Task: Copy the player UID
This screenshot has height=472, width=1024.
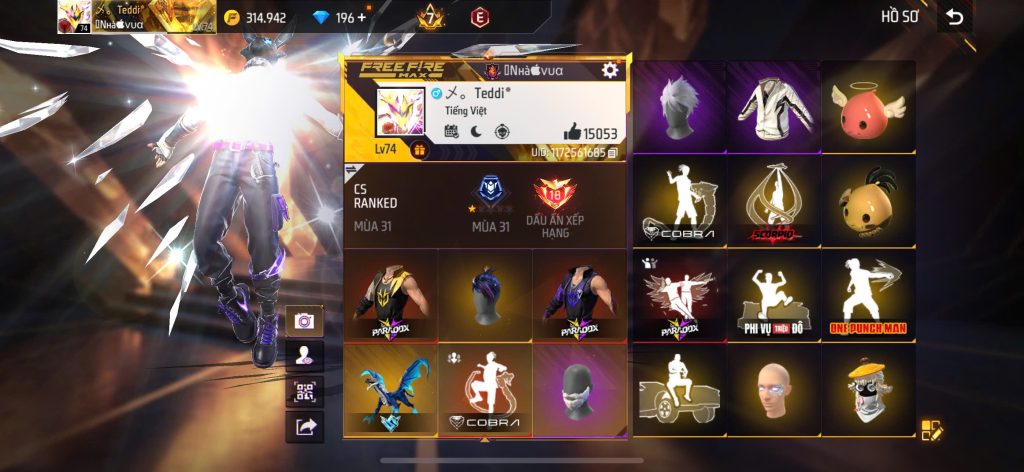Action: coord(612,152)
